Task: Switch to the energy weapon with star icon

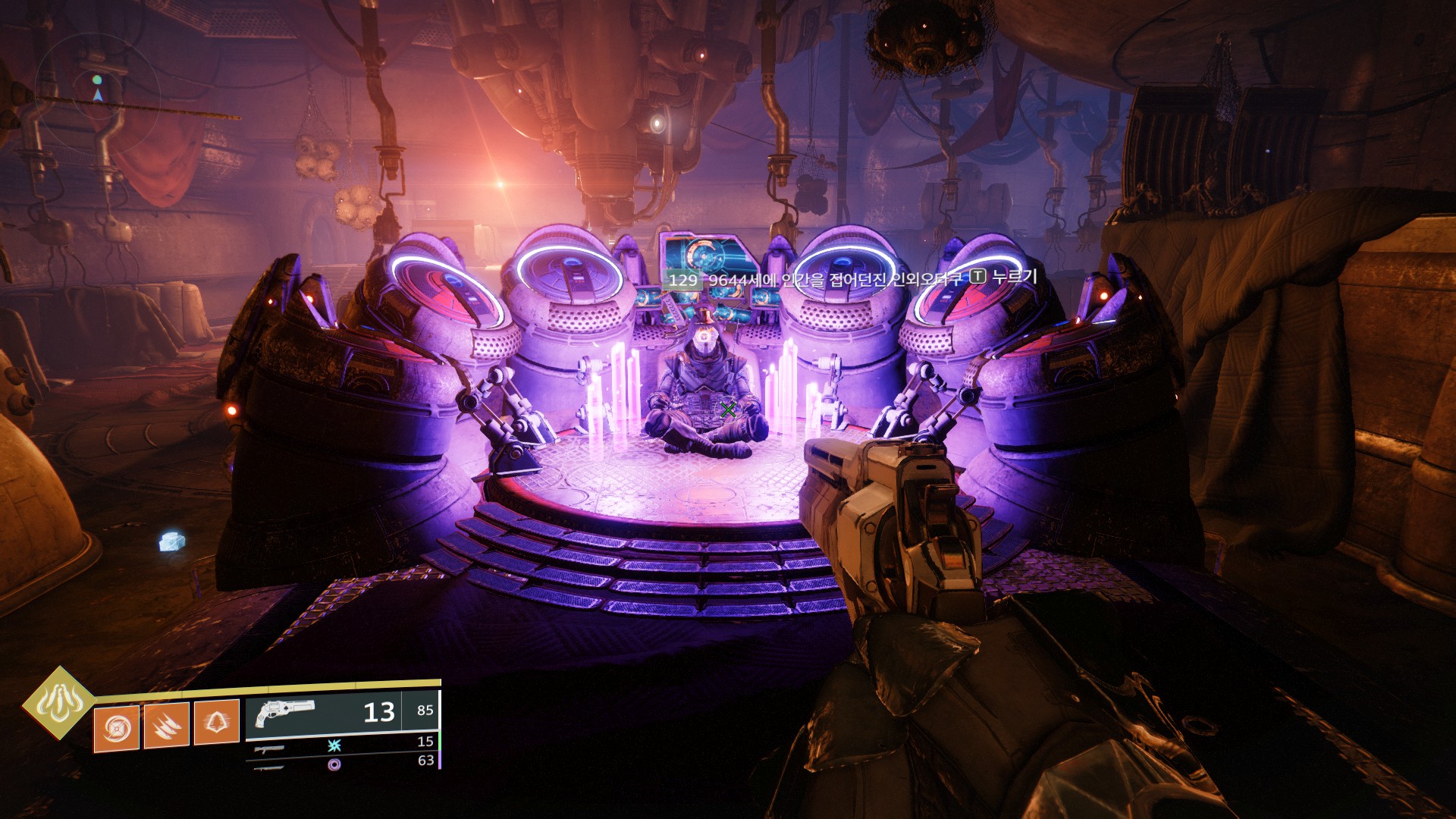Action: (x=334, y=745)
